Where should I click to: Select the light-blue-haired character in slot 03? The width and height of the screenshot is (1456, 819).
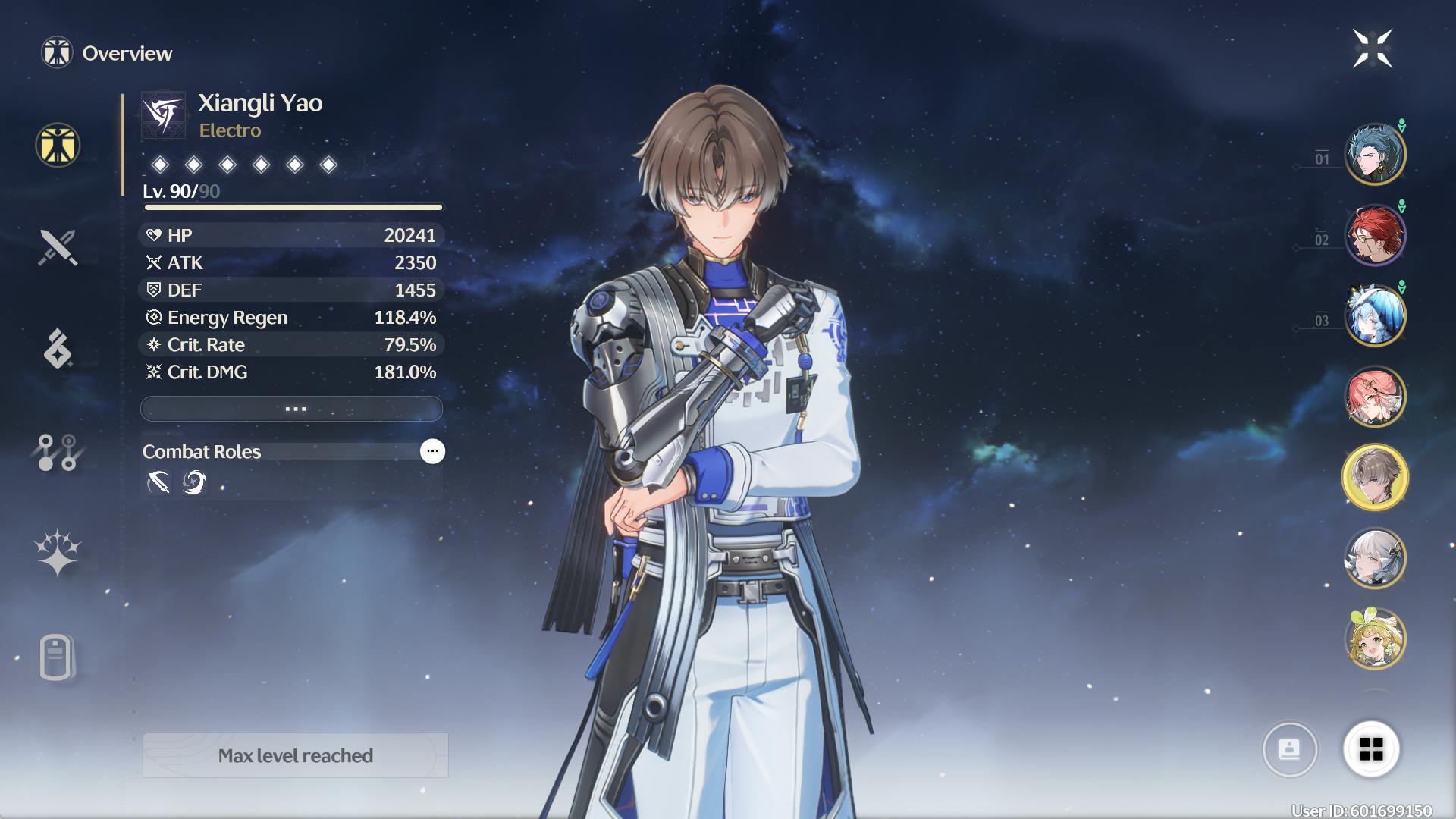tap(1375, 315)
